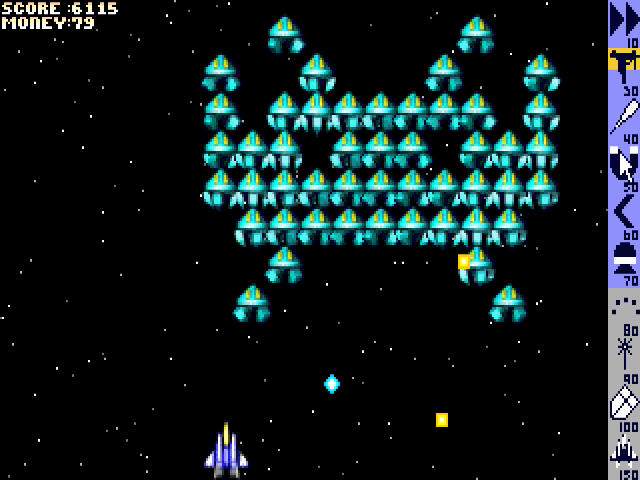Screen dimensions: 640x480
Task: Select the gun weapon upgrade costing 30
Action: click(x=623, y=66)
